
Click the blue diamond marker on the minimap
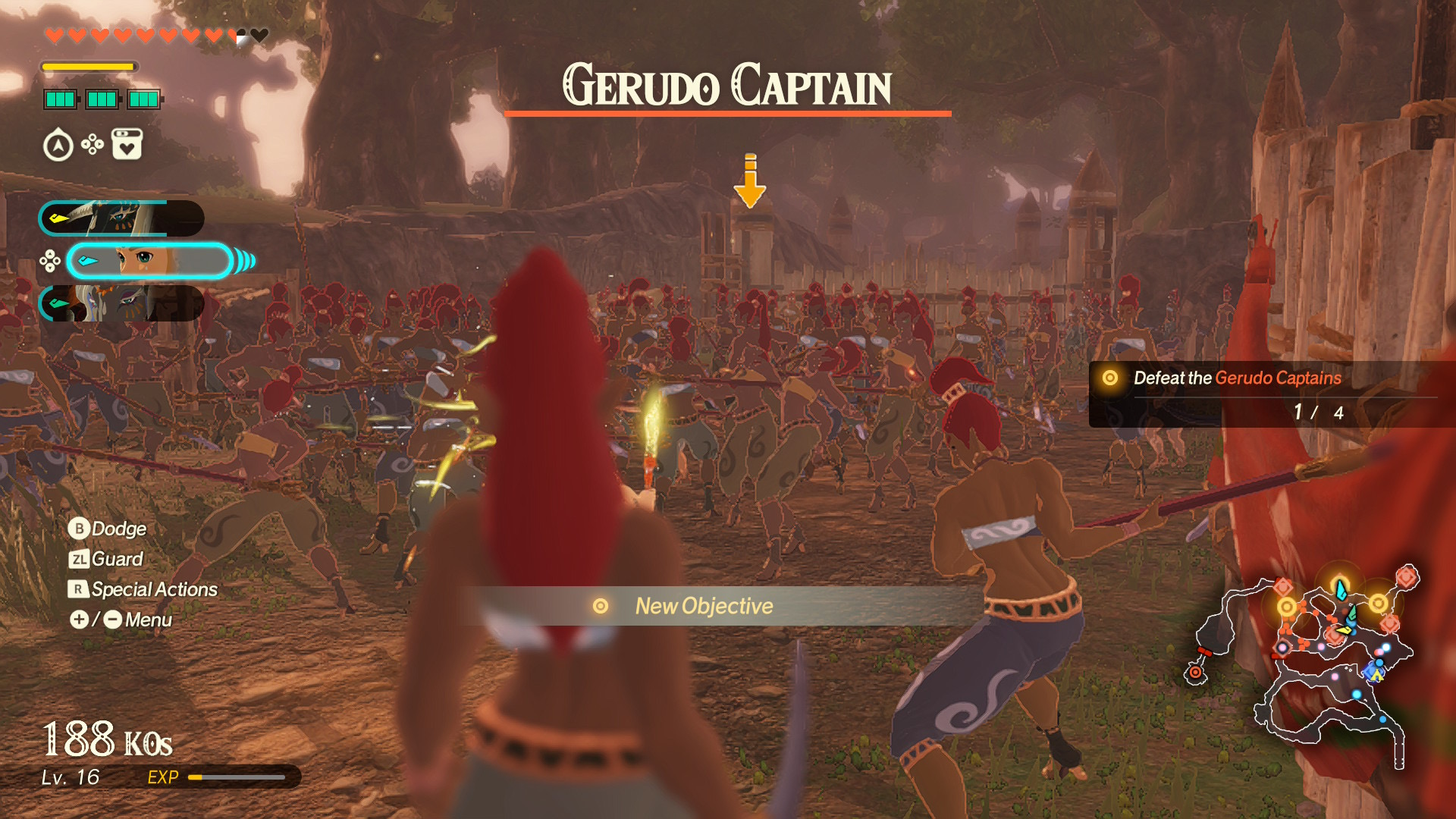[1372, 672]
